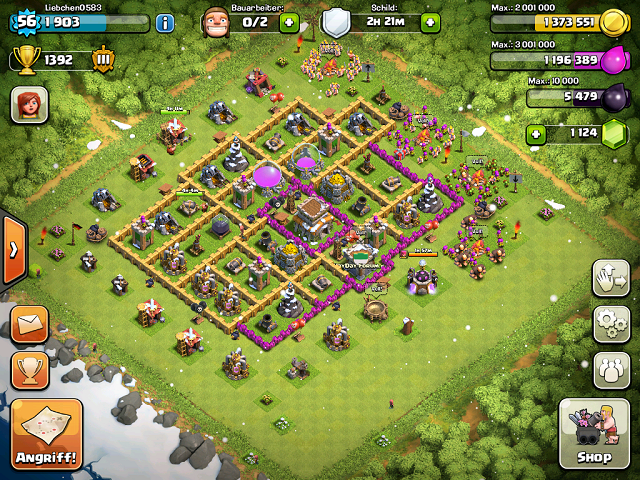Open the league badge beside trophy count
Screen dimensions: 640x480
coord(104,60)
